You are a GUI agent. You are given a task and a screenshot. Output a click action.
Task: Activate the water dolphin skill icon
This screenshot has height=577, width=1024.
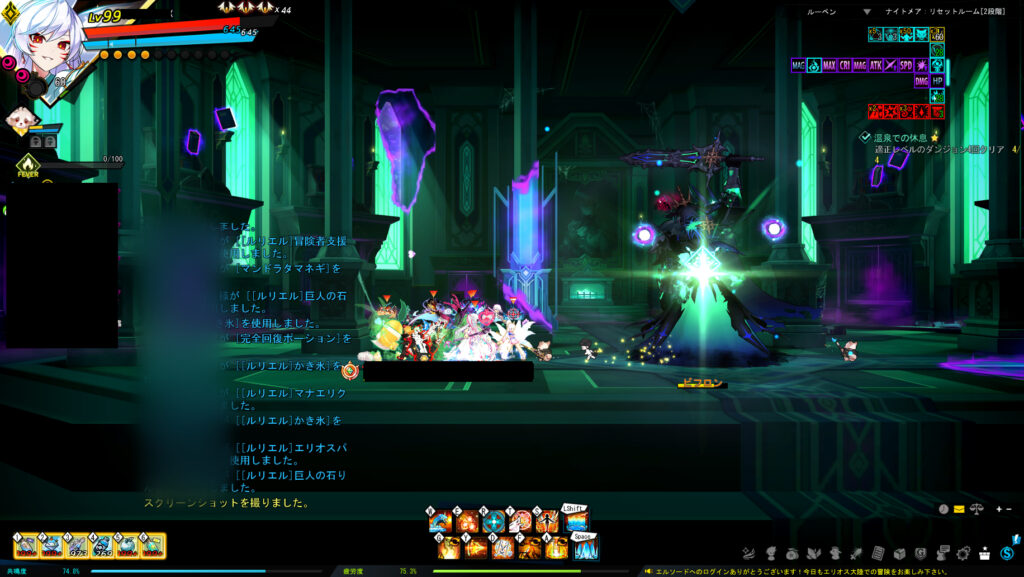tap(440, 522)
